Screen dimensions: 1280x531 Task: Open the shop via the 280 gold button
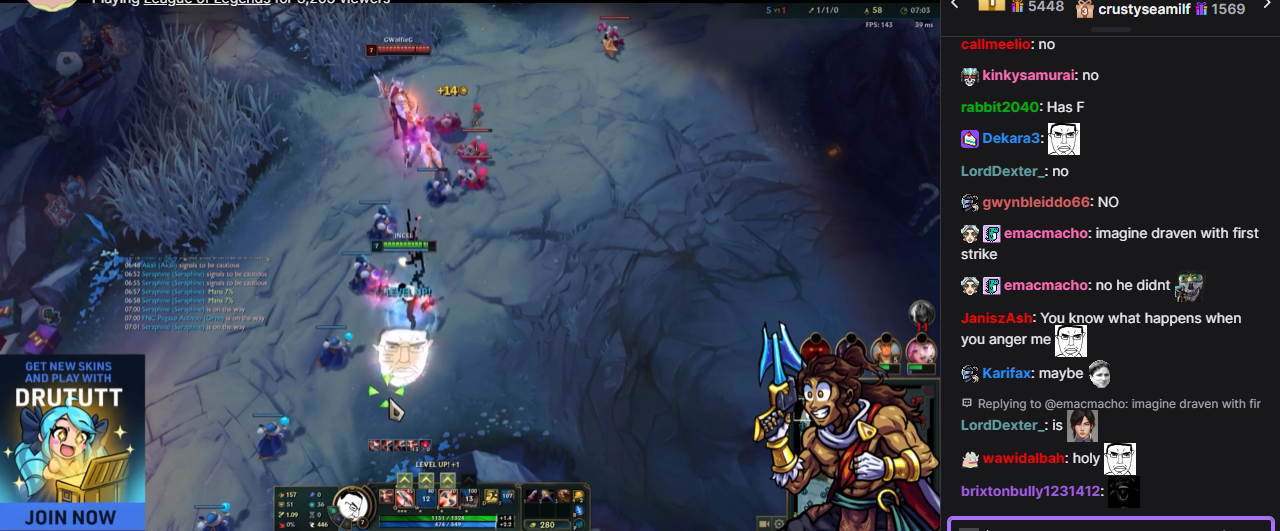point(545,524)
